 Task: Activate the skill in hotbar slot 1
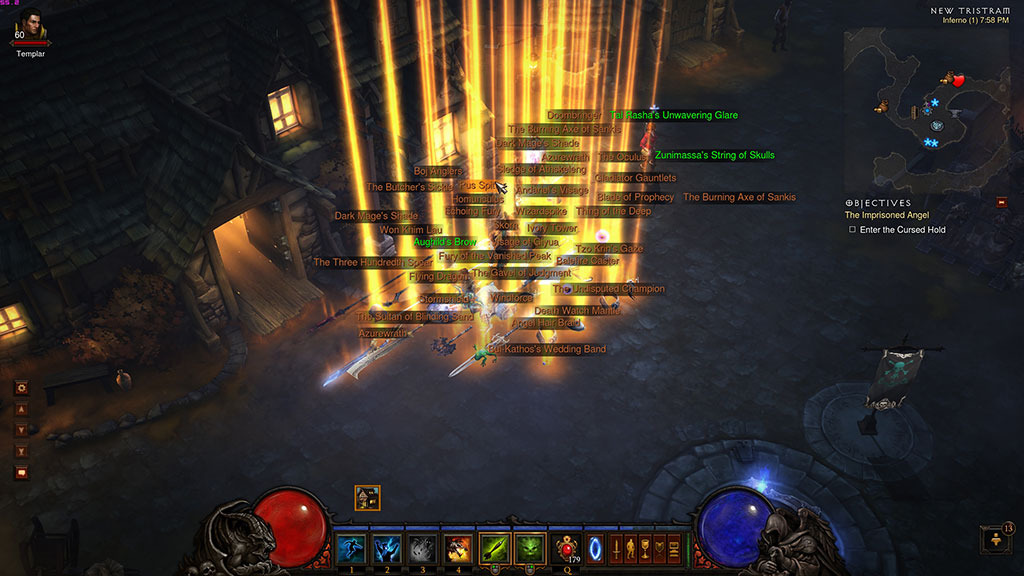tap(350, 548)
